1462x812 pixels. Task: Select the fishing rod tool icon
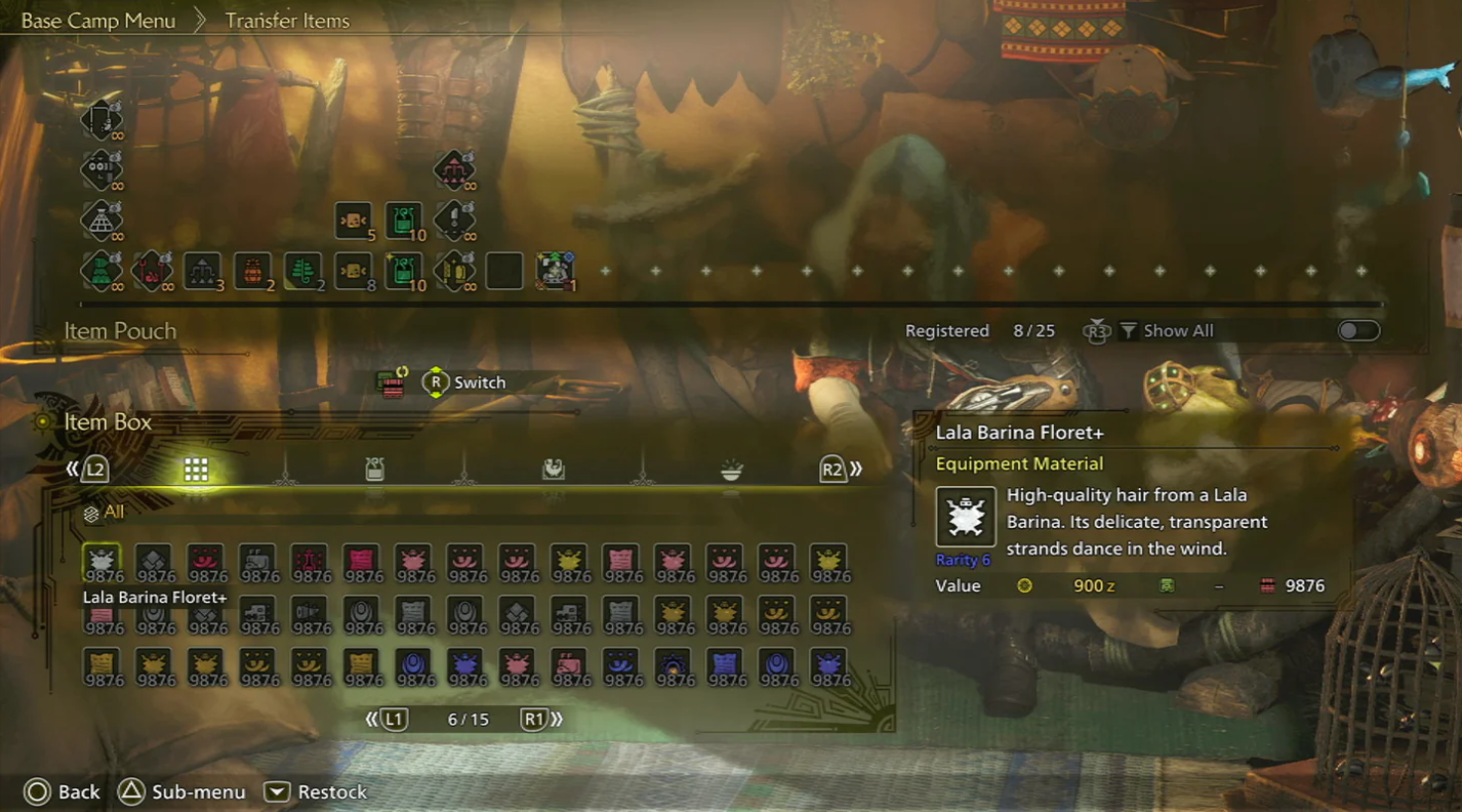click(x=101, y=120)
